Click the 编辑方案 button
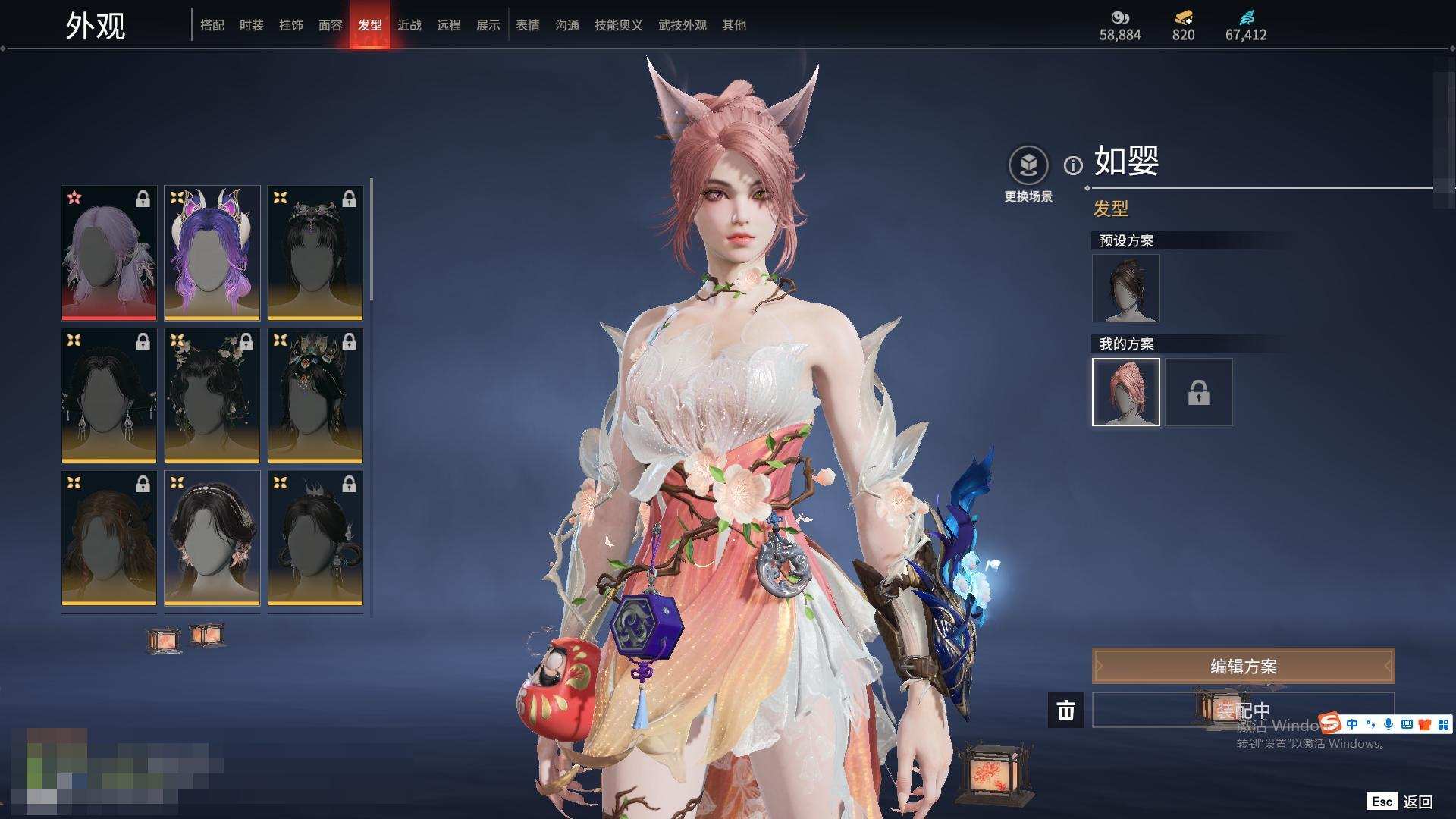Screen dimensions: 1456x819 coord(1243,667)
